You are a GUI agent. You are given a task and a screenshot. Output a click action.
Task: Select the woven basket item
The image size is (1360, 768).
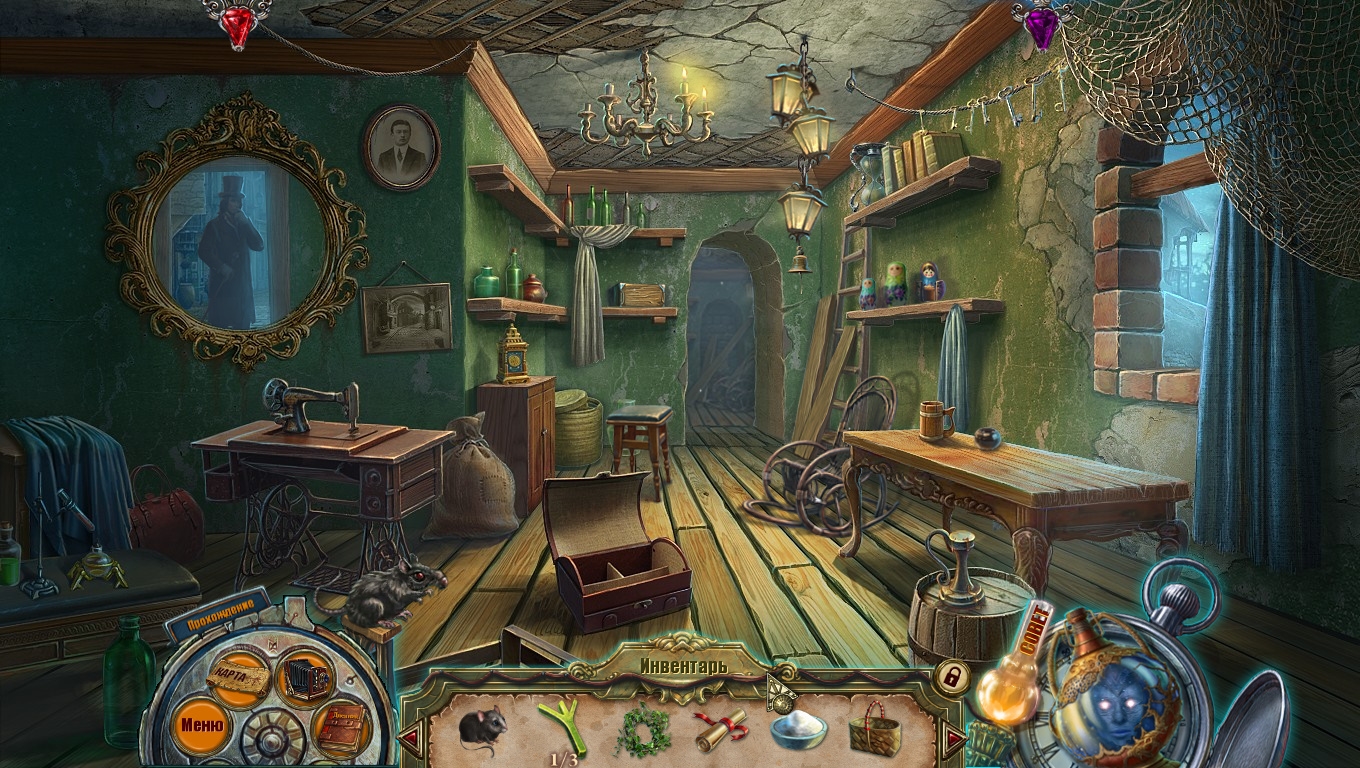pyautogui.click(x=875, y=730)
